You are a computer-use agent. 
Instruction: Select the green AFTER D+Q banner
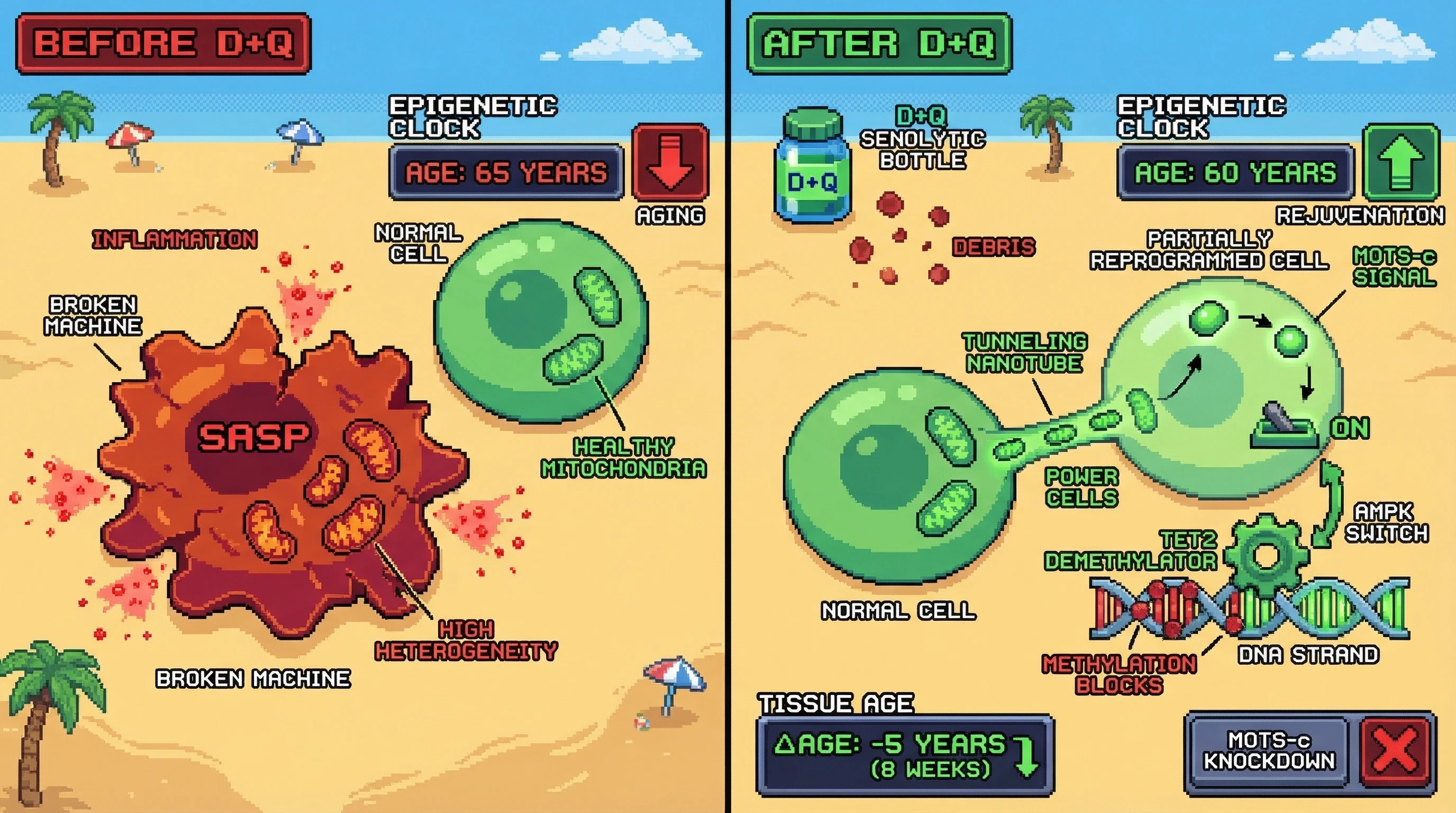(x=879, y=44)
